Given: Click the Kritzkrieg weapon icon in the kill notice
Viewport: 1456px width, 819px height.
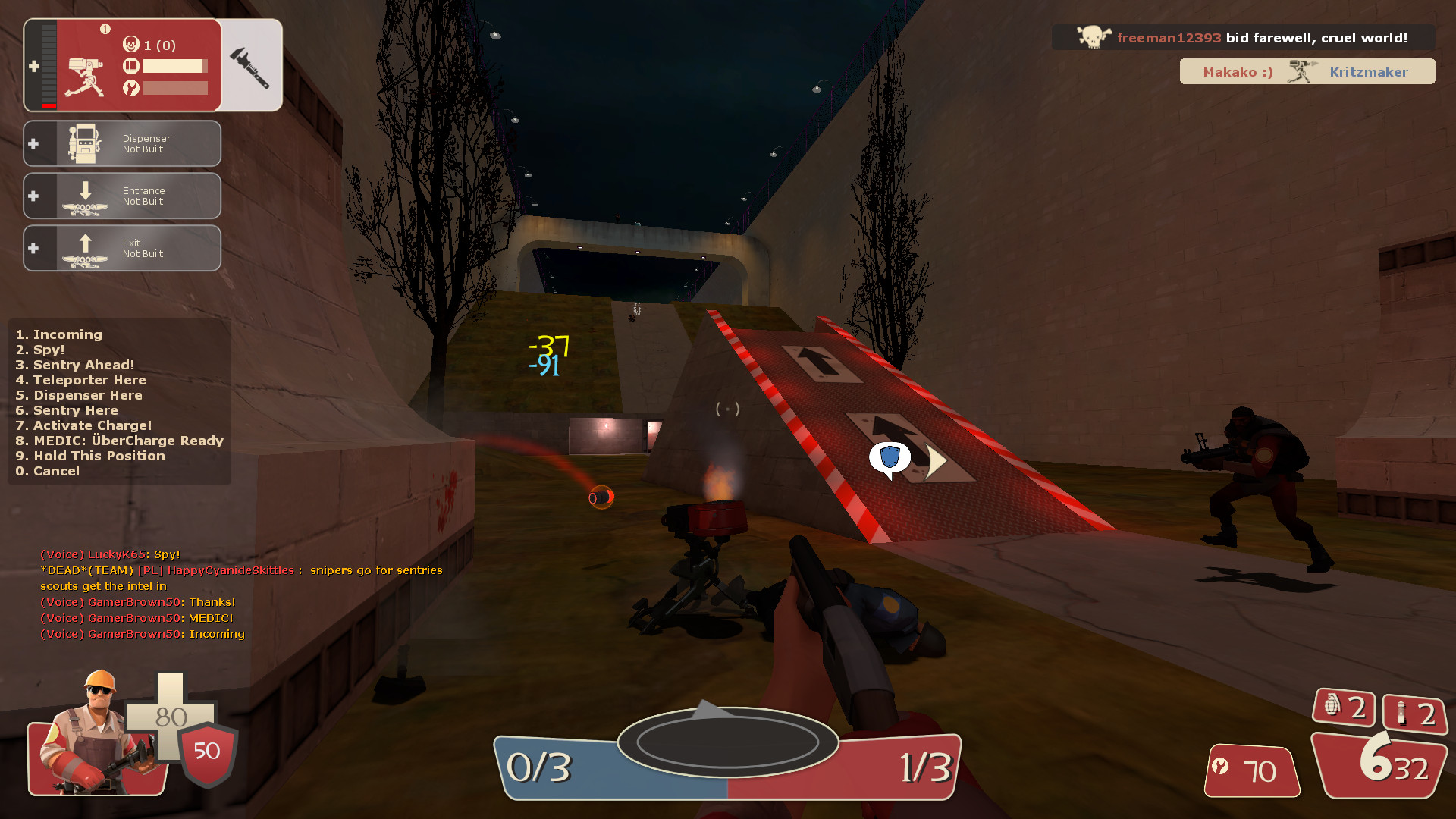Looking at the screenshot, I should 1301,71.
